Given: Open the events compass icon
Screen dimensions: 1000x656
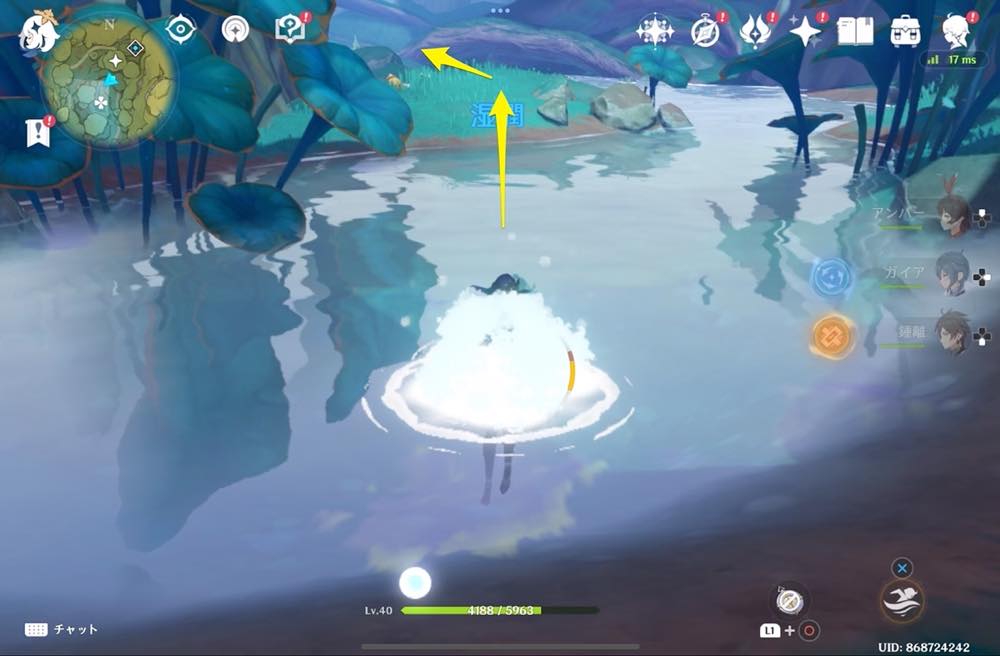Looking at the screenshot, I should tap(705, 31).
